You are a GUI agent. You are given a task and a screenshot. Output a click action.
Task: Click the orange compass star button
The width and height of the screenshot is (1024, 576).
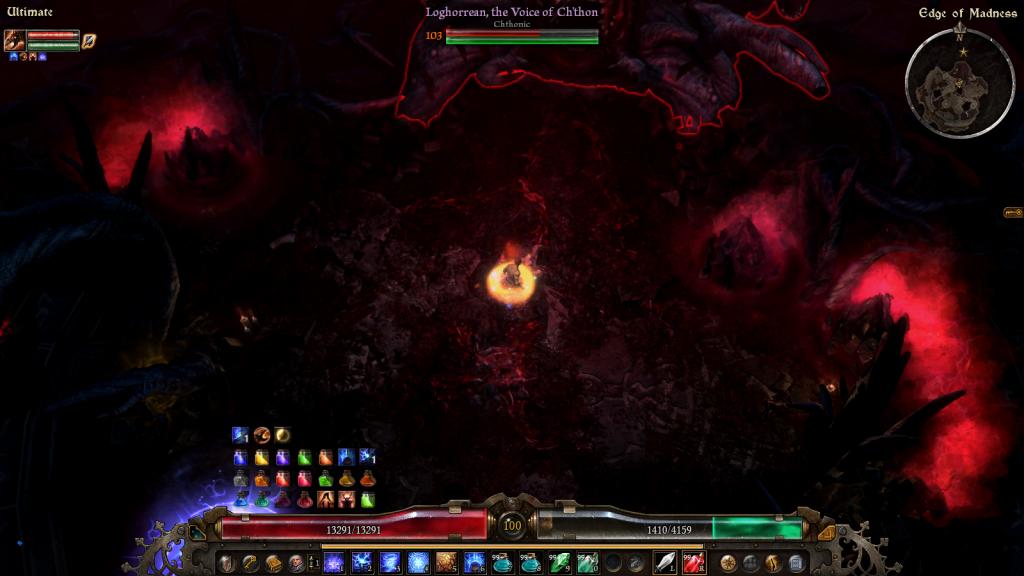coord(727,563)
